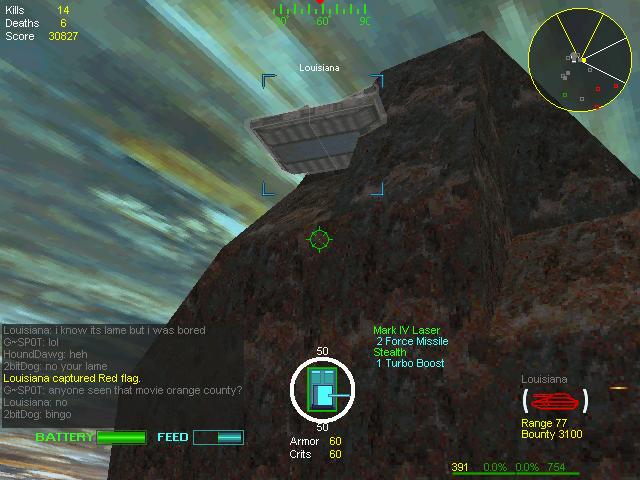Activate the Turbo Boost entry
This screenshot has width=640, height=480.
(410, 363)
